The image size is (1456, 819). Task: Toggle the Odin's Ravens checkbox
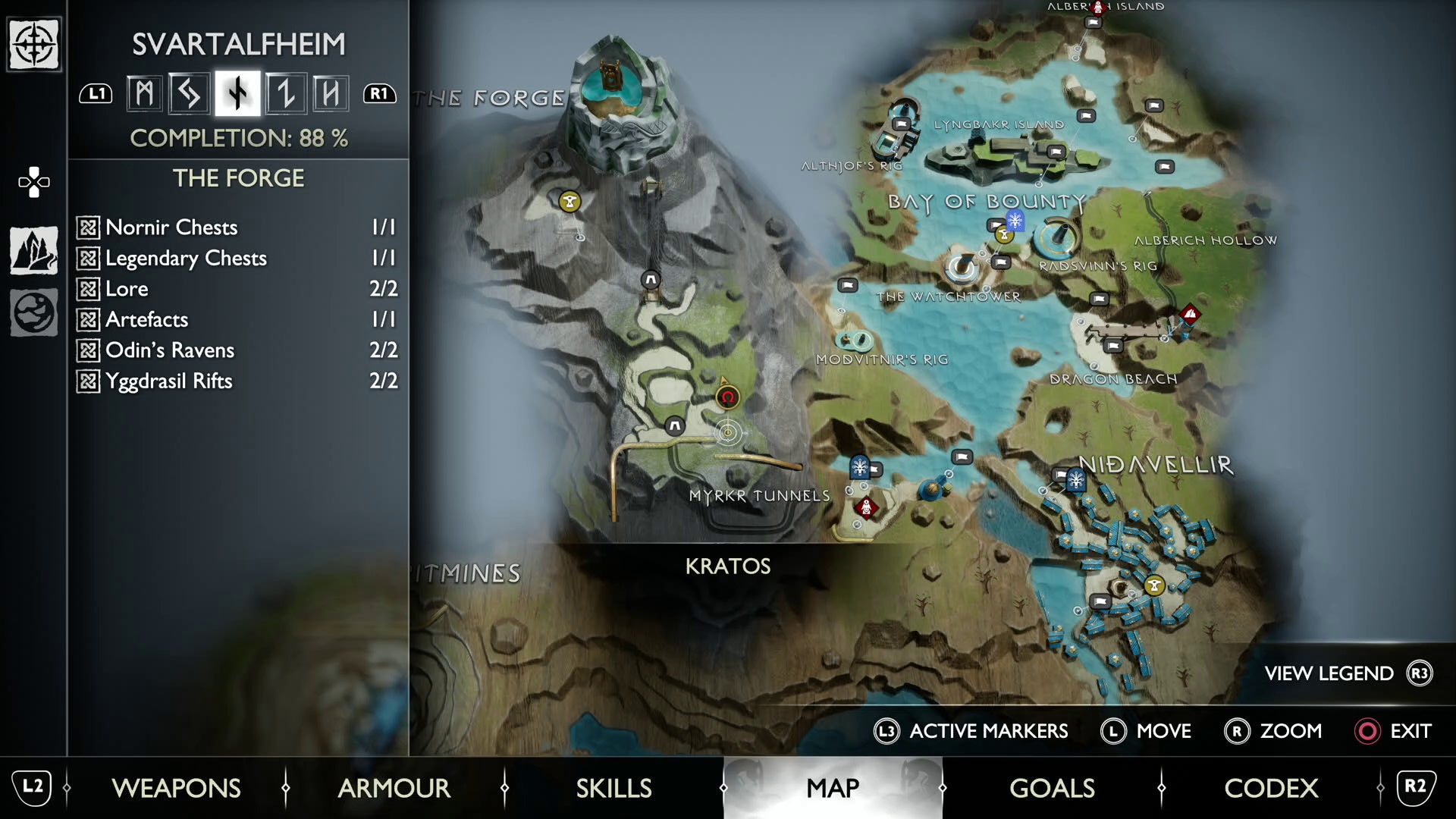pyautogui.click(x=88, y=350)
